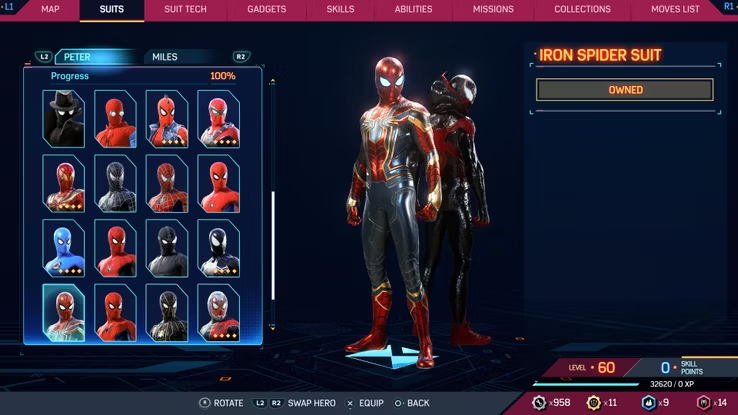Click the suit list scrollbar
Screen dimensions: 738x415
272,245
